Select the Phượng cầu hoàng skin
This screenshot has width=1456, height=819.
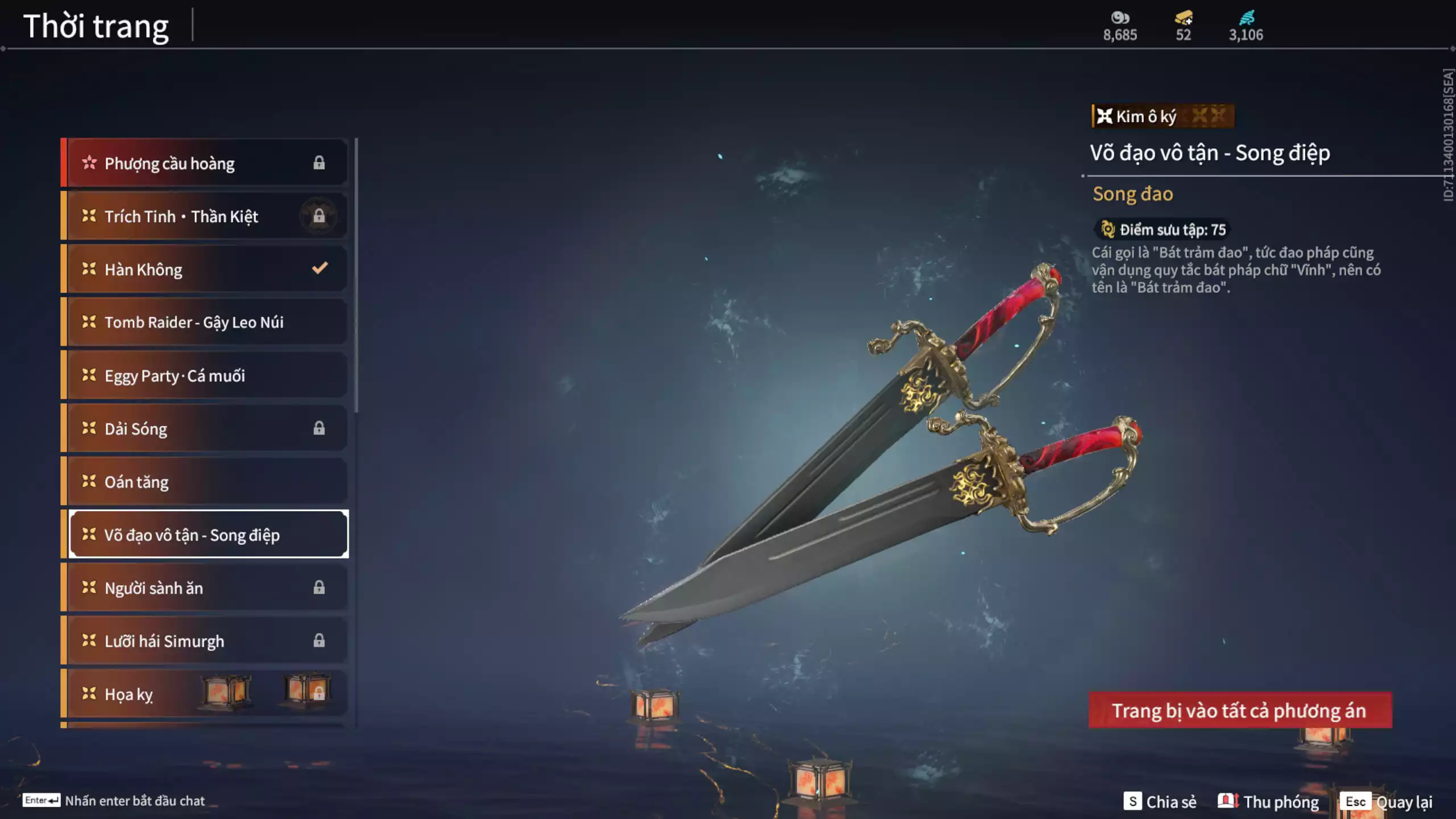pyautogui.click(x=205, y=163)
